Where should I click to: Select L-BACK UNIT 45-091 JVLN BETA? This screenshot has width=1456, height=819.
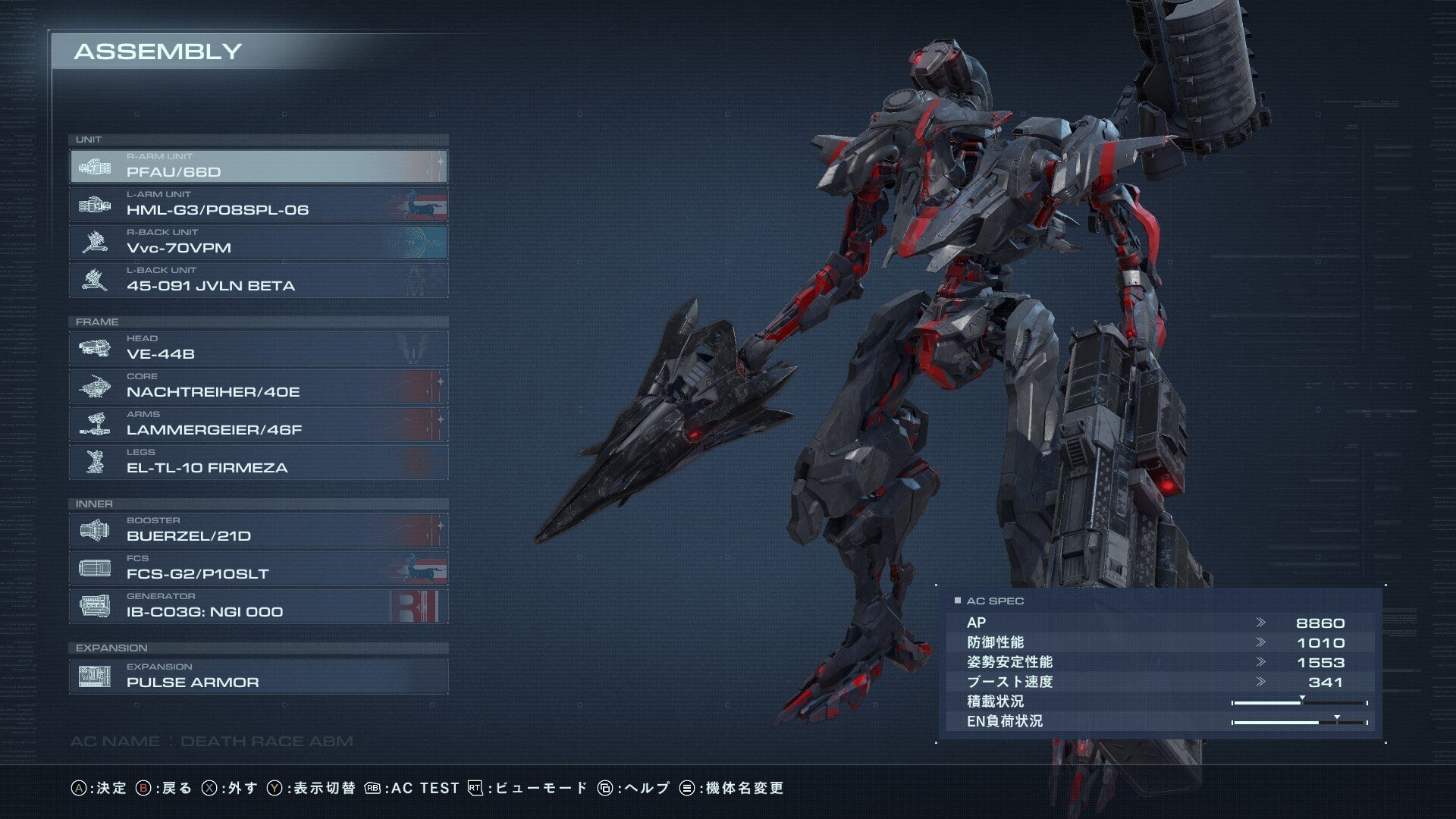259,280
